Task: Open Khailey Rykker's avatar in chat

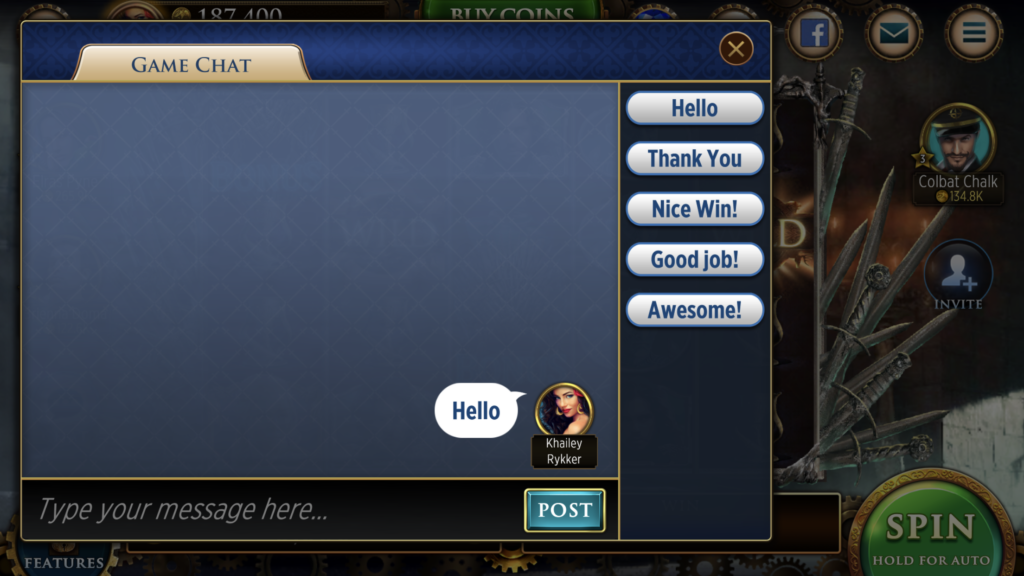Action: click(x=564, y=410)
